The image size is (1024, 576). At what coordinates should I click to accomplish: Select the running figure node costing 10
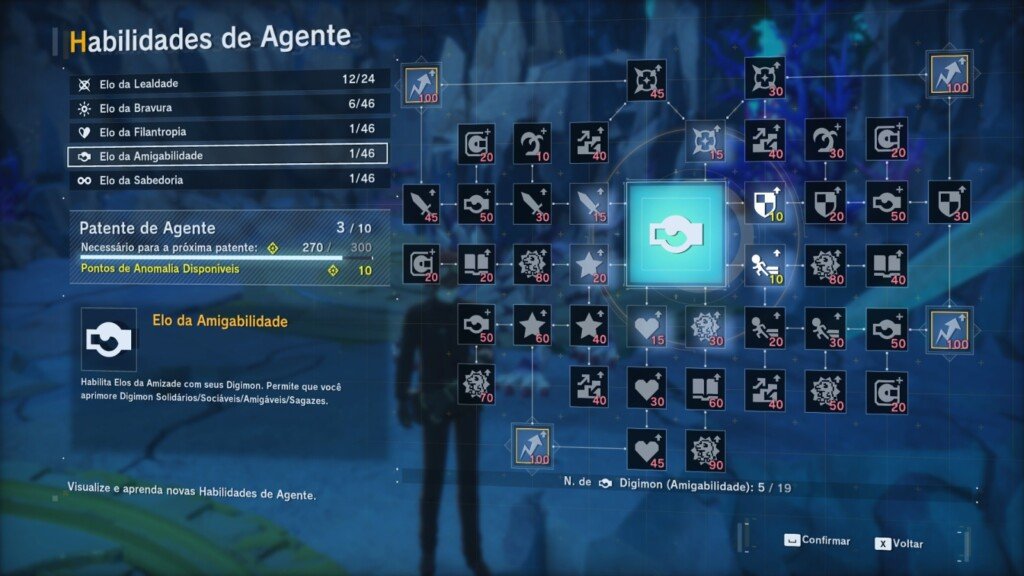(x=764, y=264)
